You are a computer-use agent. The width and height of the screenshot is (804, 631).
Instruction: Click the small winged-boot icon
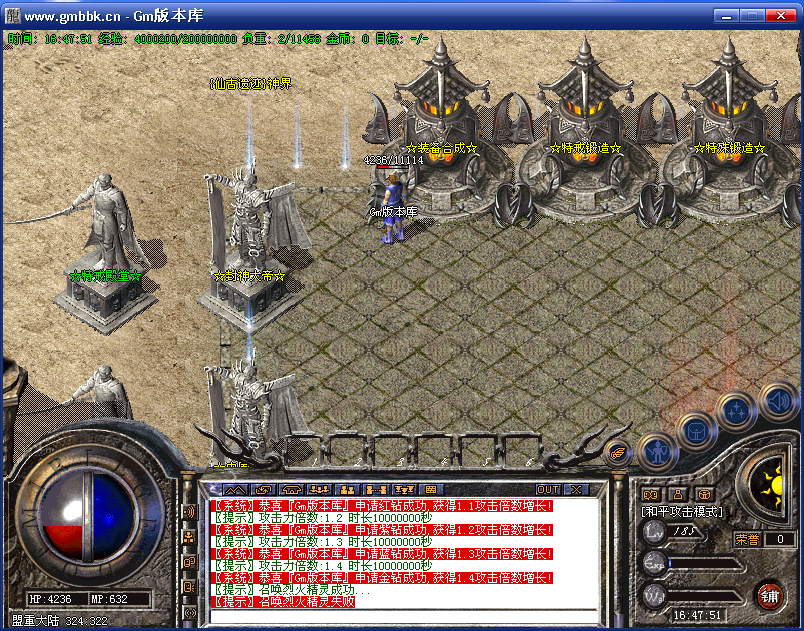click(618, 453)
